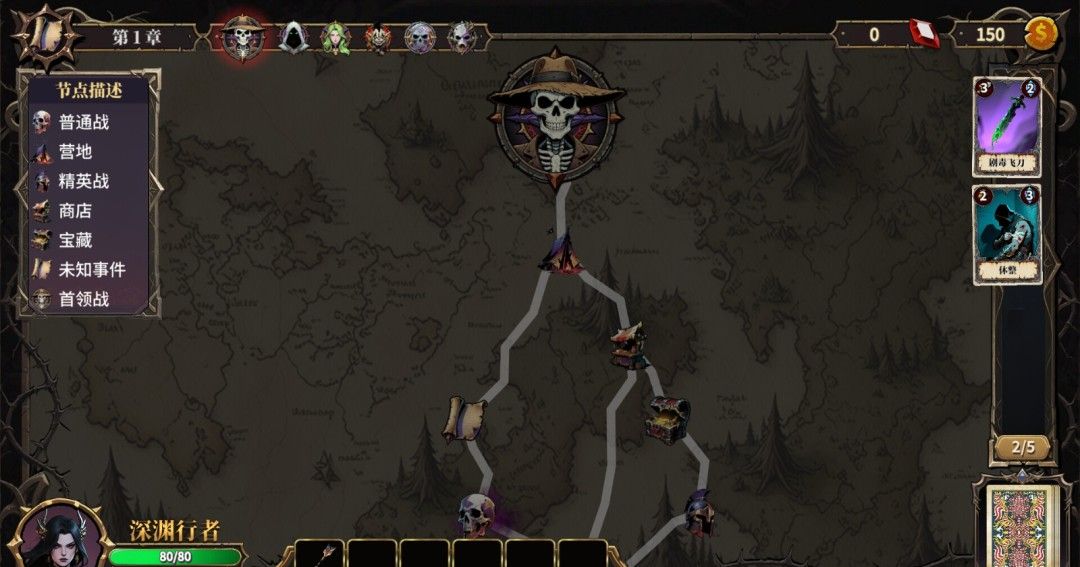Travel to the campfire node on the map
The height and width of the screenshot is (567, 1080).
(x=562, y=252)
